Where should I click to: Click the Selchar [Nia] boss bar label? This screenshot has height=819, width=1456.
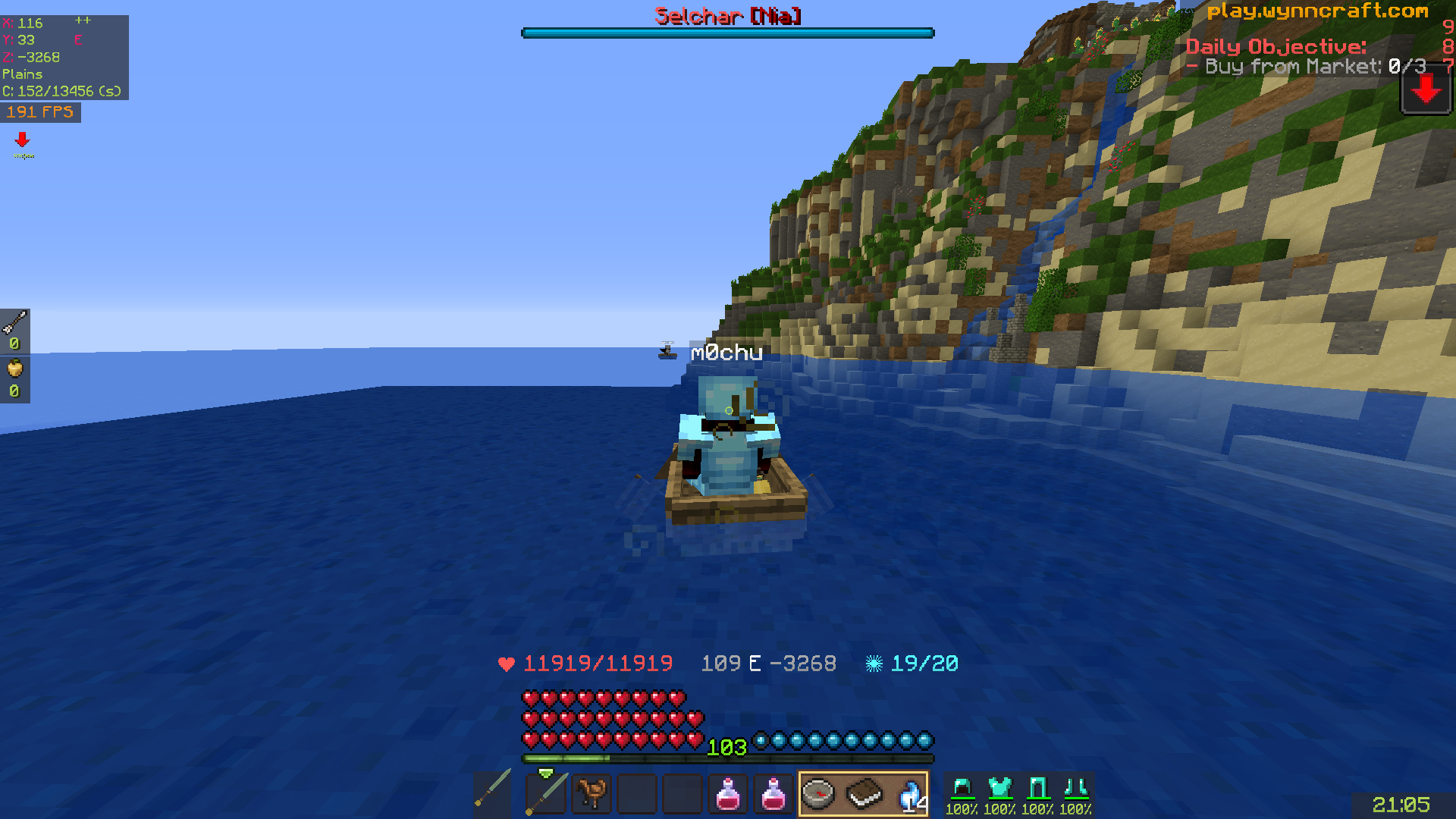pos(726,17)
